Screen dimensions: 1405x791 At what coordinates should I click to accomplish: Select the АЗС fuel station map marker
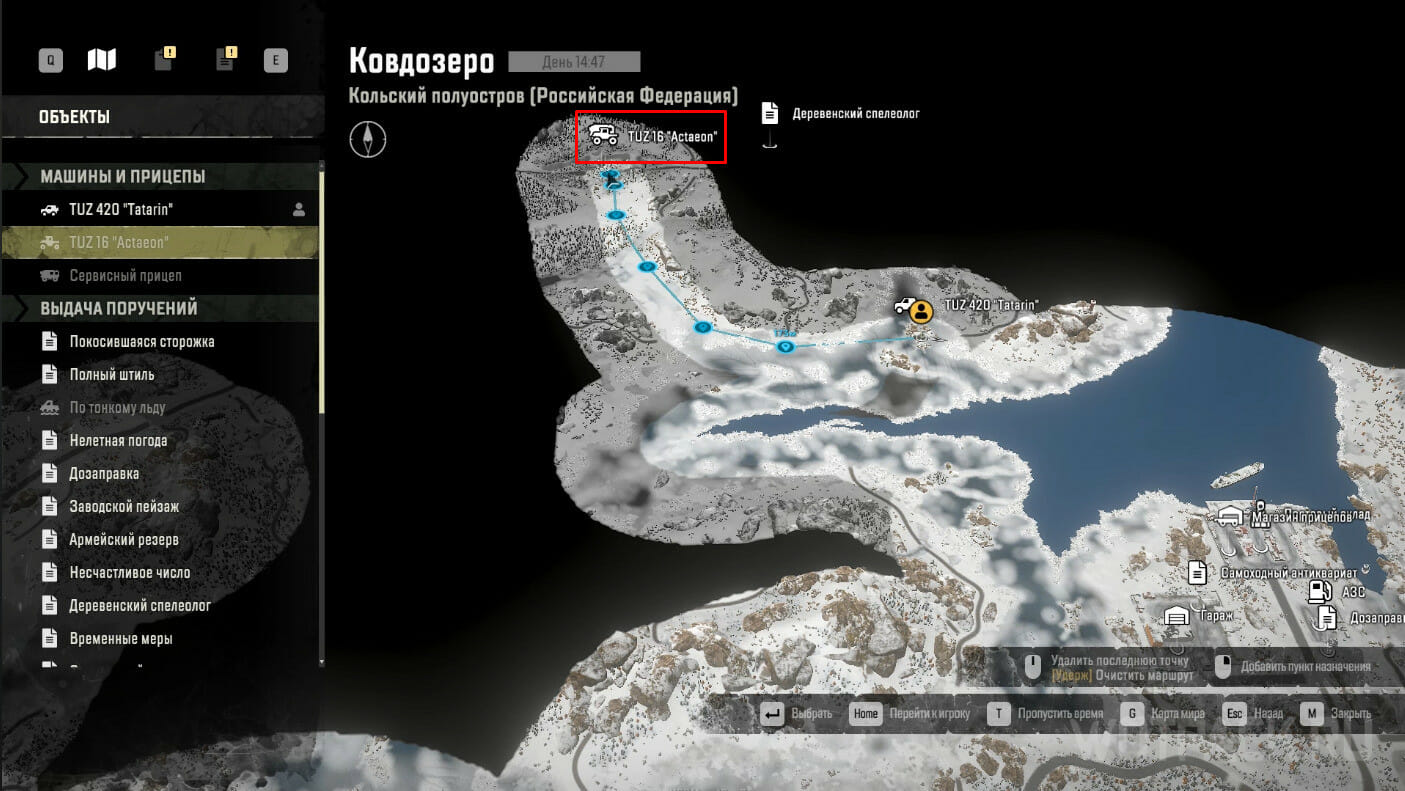click(x=1318, y=591)
